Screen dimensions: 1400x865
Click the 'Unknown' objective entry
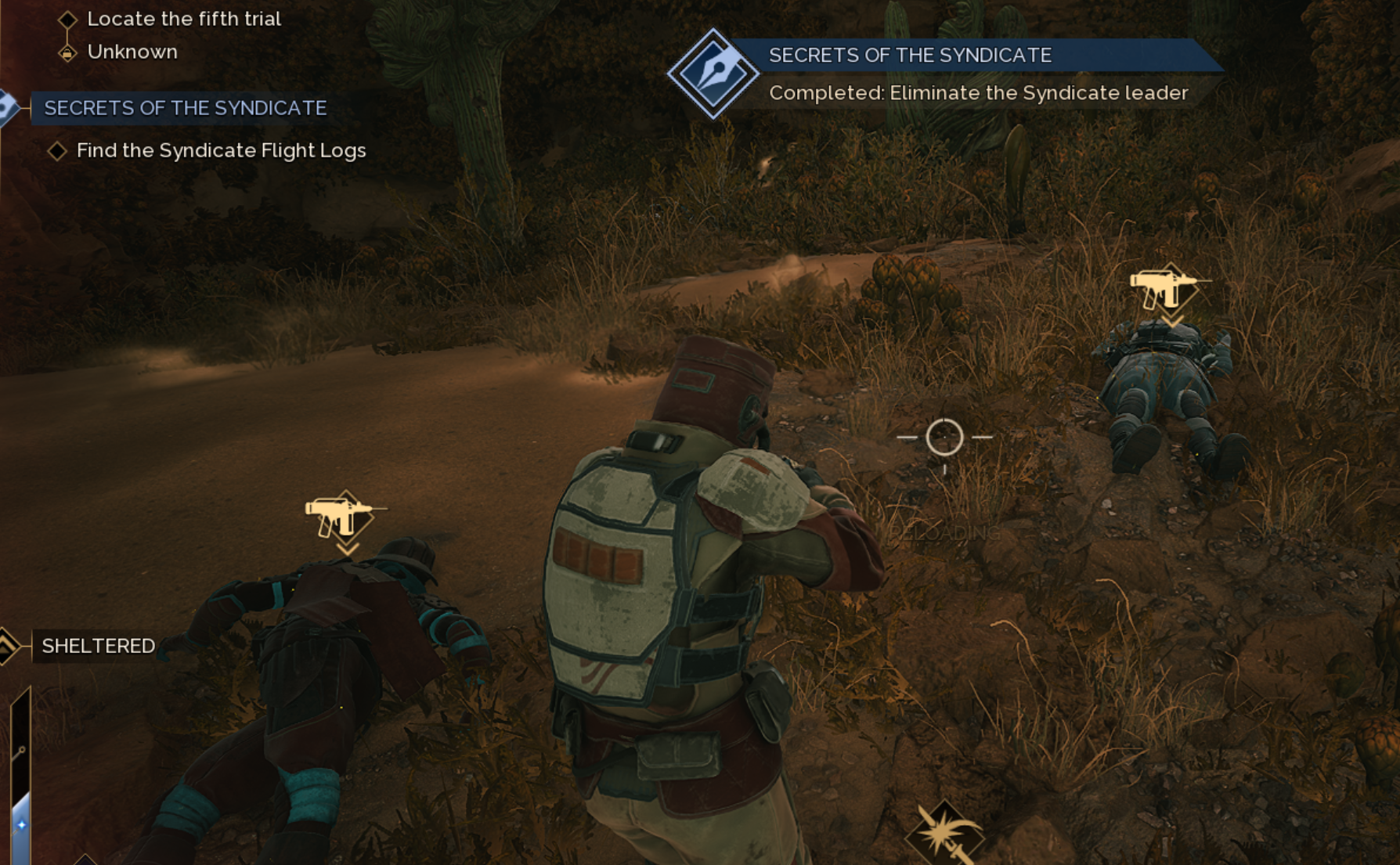[132, 52]
